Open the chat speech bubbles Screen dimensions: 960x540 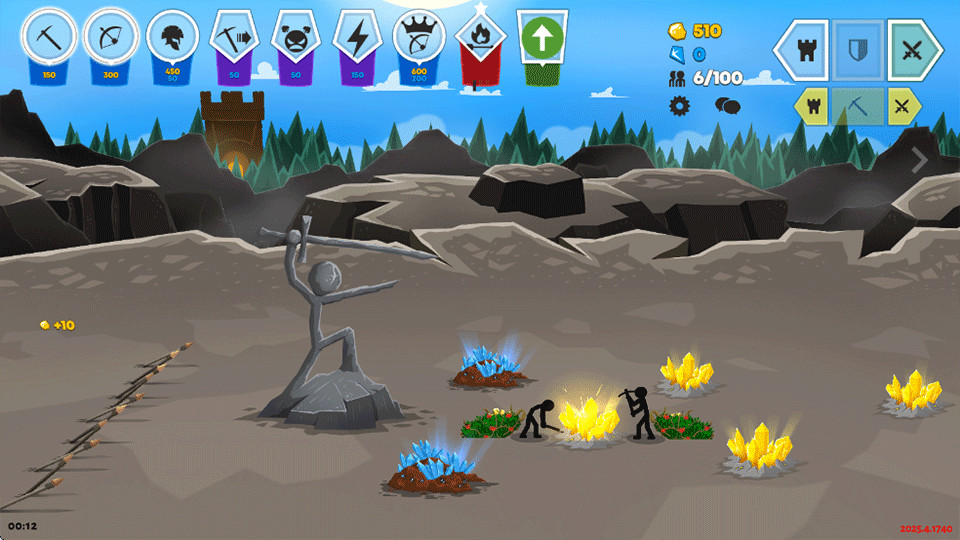coord(726,106)
